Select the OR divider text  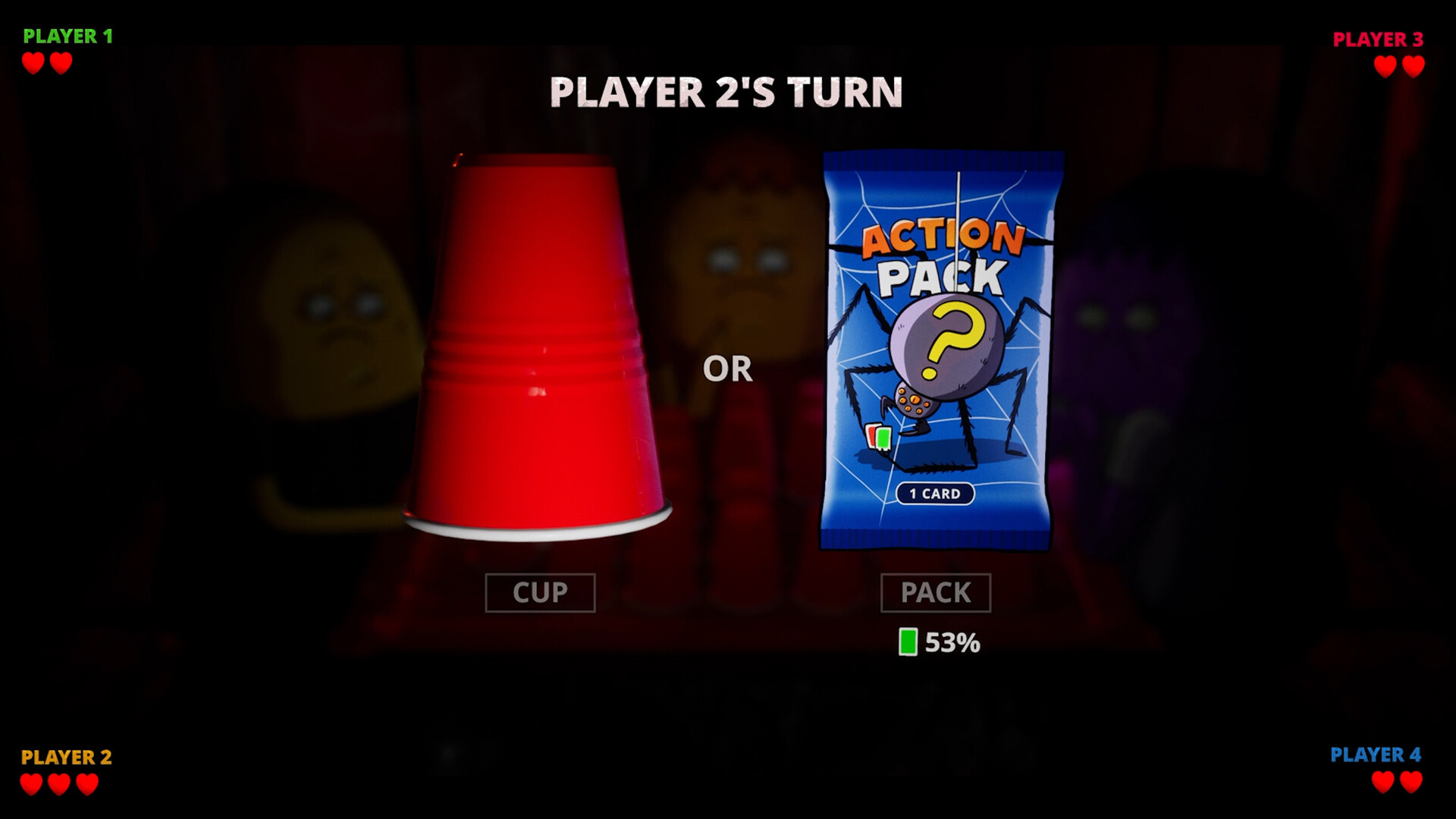(x=730, y=369)
